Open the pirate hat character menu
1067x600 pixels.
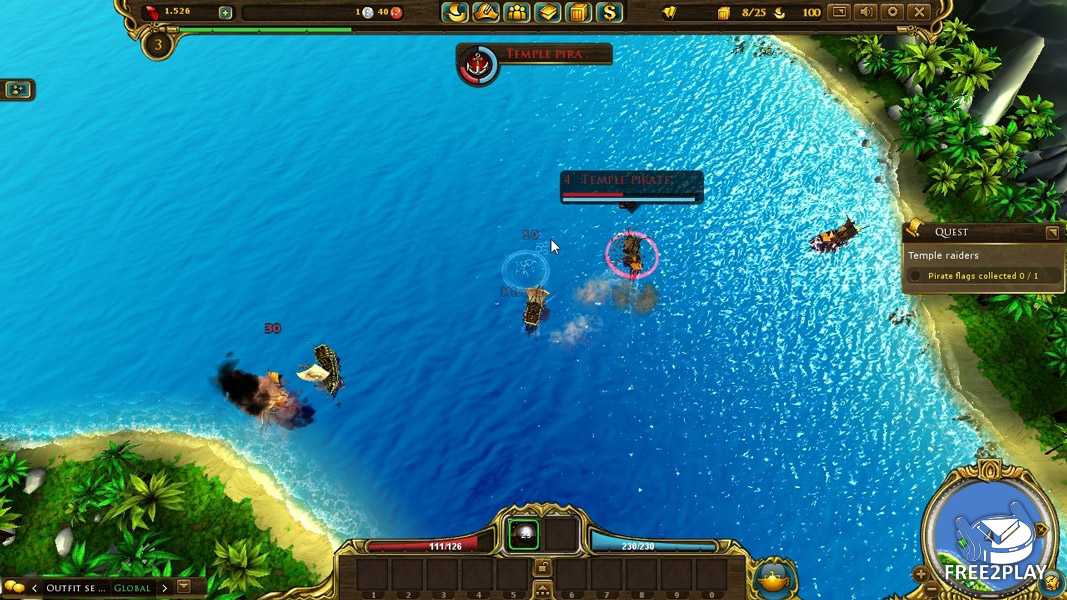pyautogui.click(x=486, y=13)
